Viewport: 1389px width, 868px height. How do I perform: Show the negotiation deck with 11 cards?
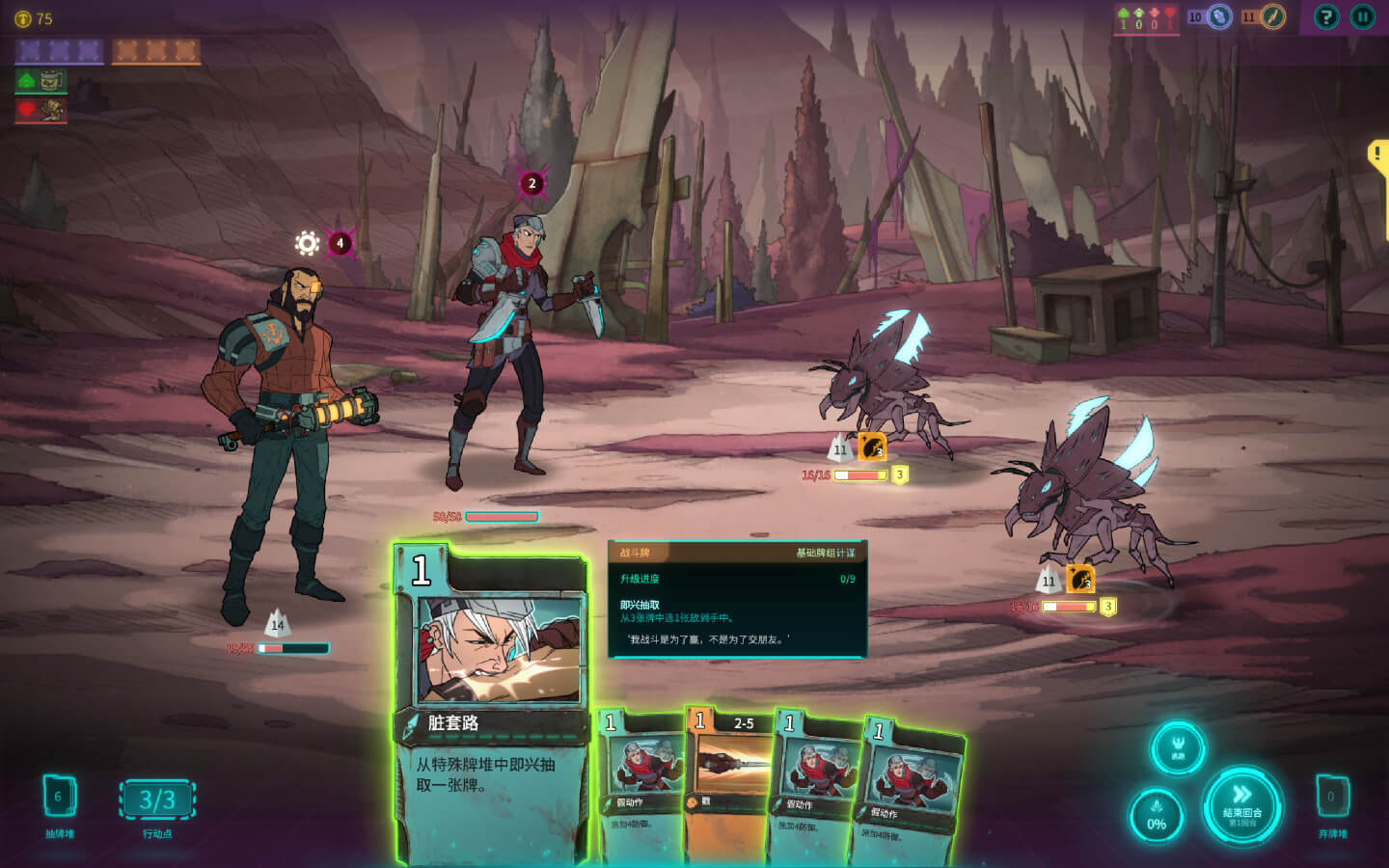pos(1272,16)
